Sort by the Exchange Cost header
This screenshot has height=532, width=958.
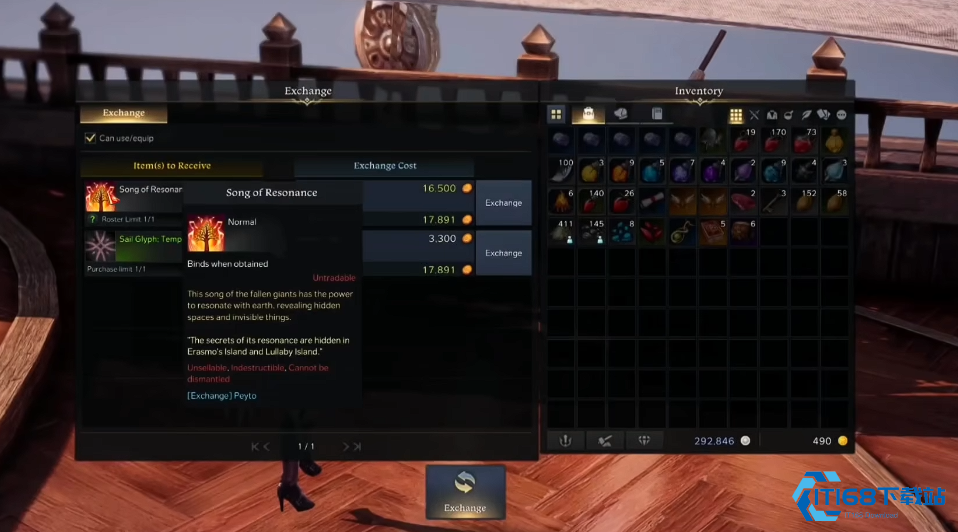click(385, 166)
